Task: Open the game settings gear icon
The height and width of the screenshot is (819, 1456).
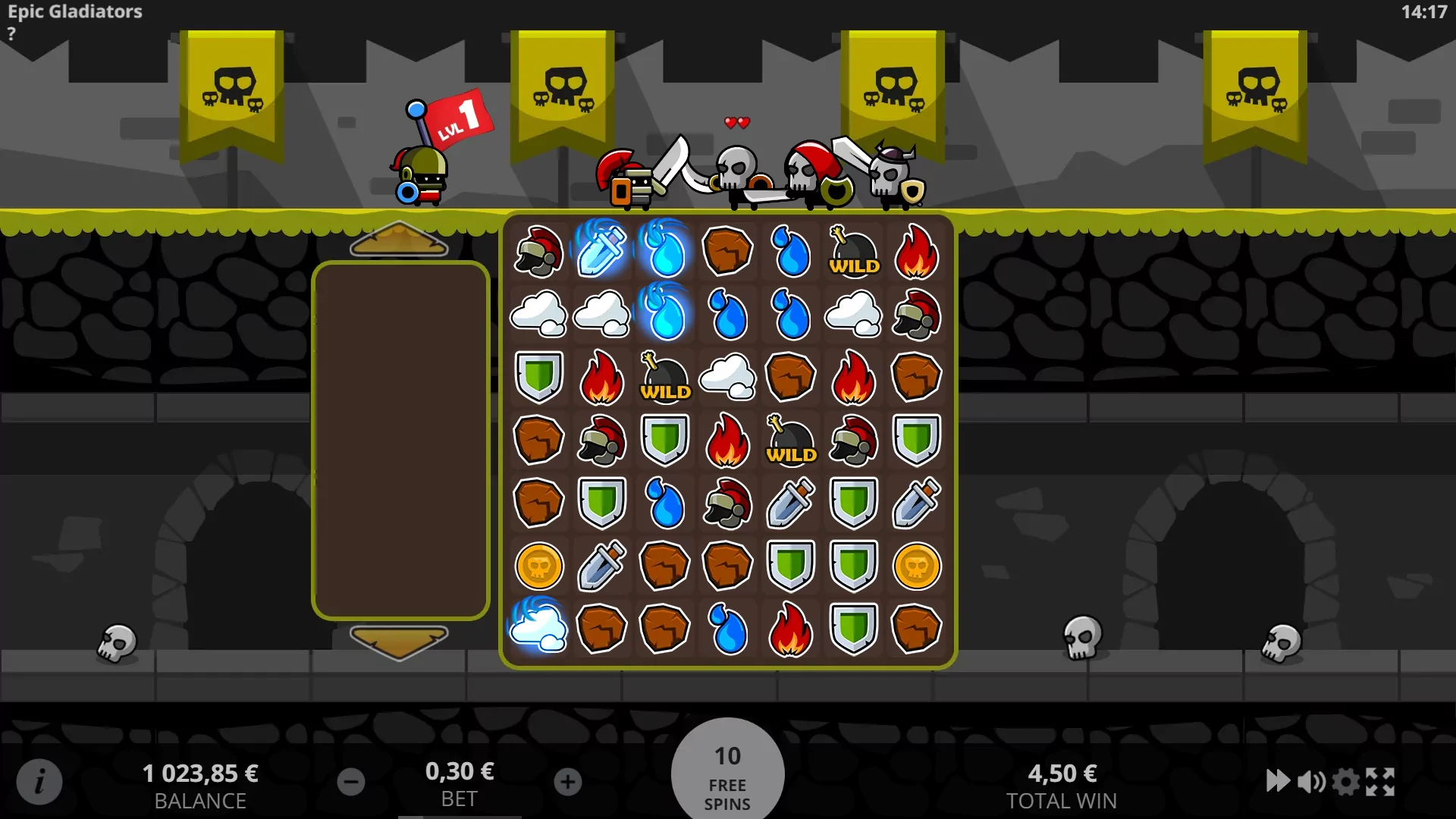Action: tap(1345, 780)
